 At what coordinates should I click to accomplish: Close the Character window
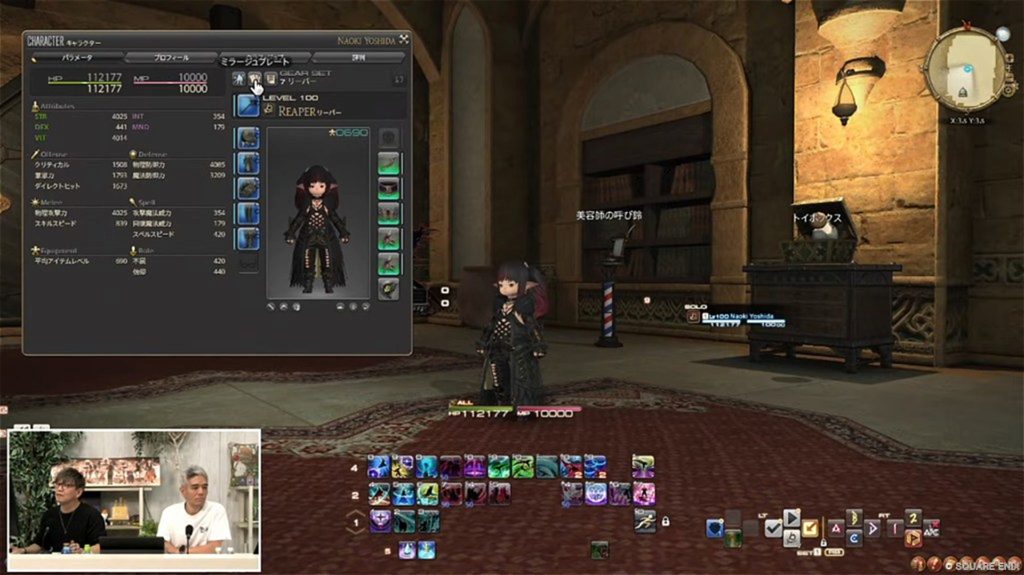click(404, 40)
